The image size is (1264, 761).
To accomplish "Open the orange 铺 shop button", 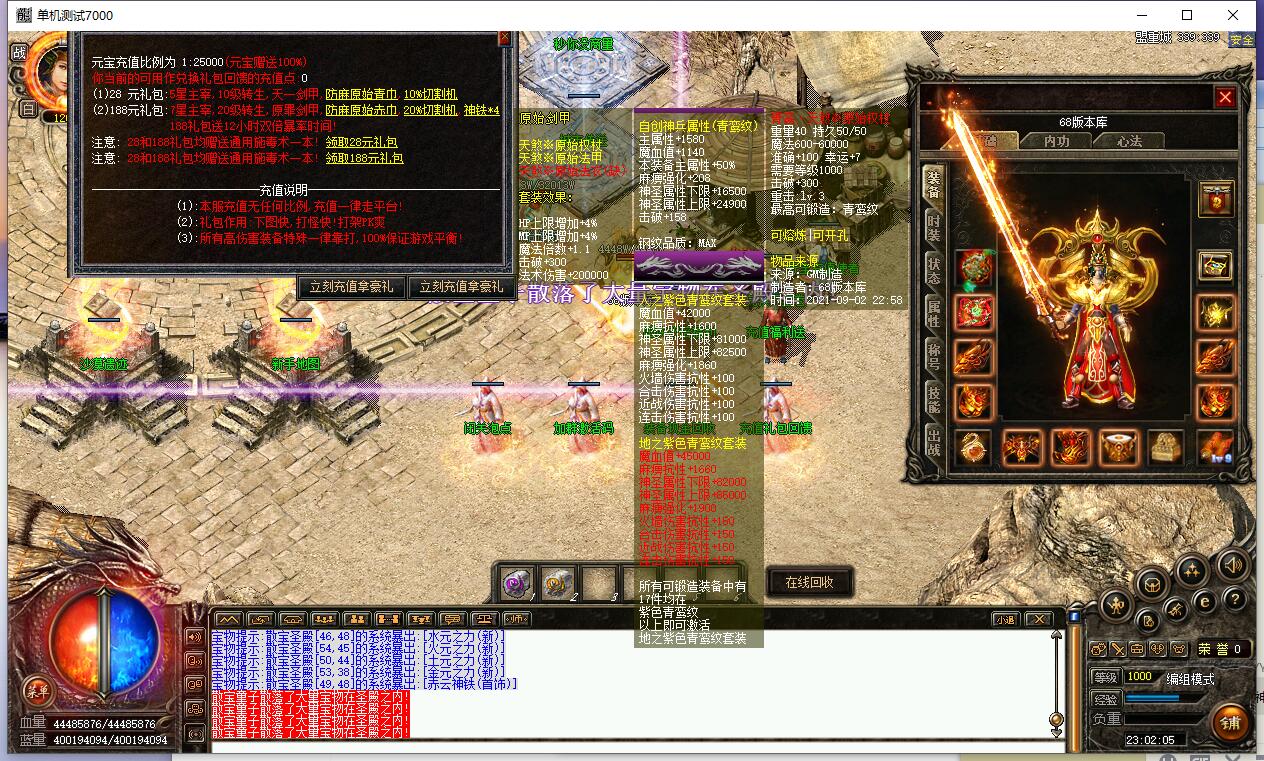I will point(1230,722).
